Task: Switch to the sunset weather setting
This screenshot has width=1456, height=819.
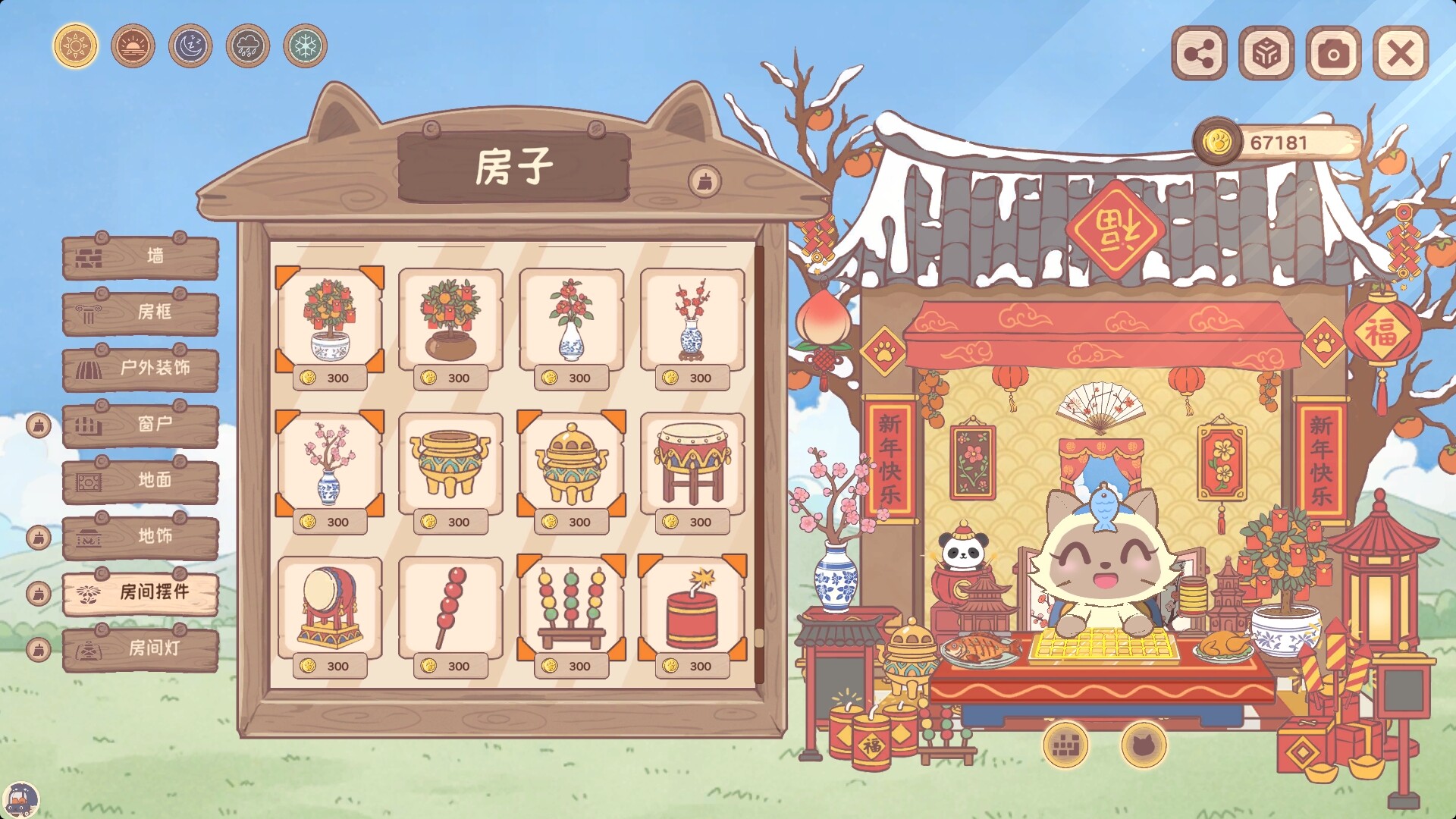Action: (x=133, y=46)
